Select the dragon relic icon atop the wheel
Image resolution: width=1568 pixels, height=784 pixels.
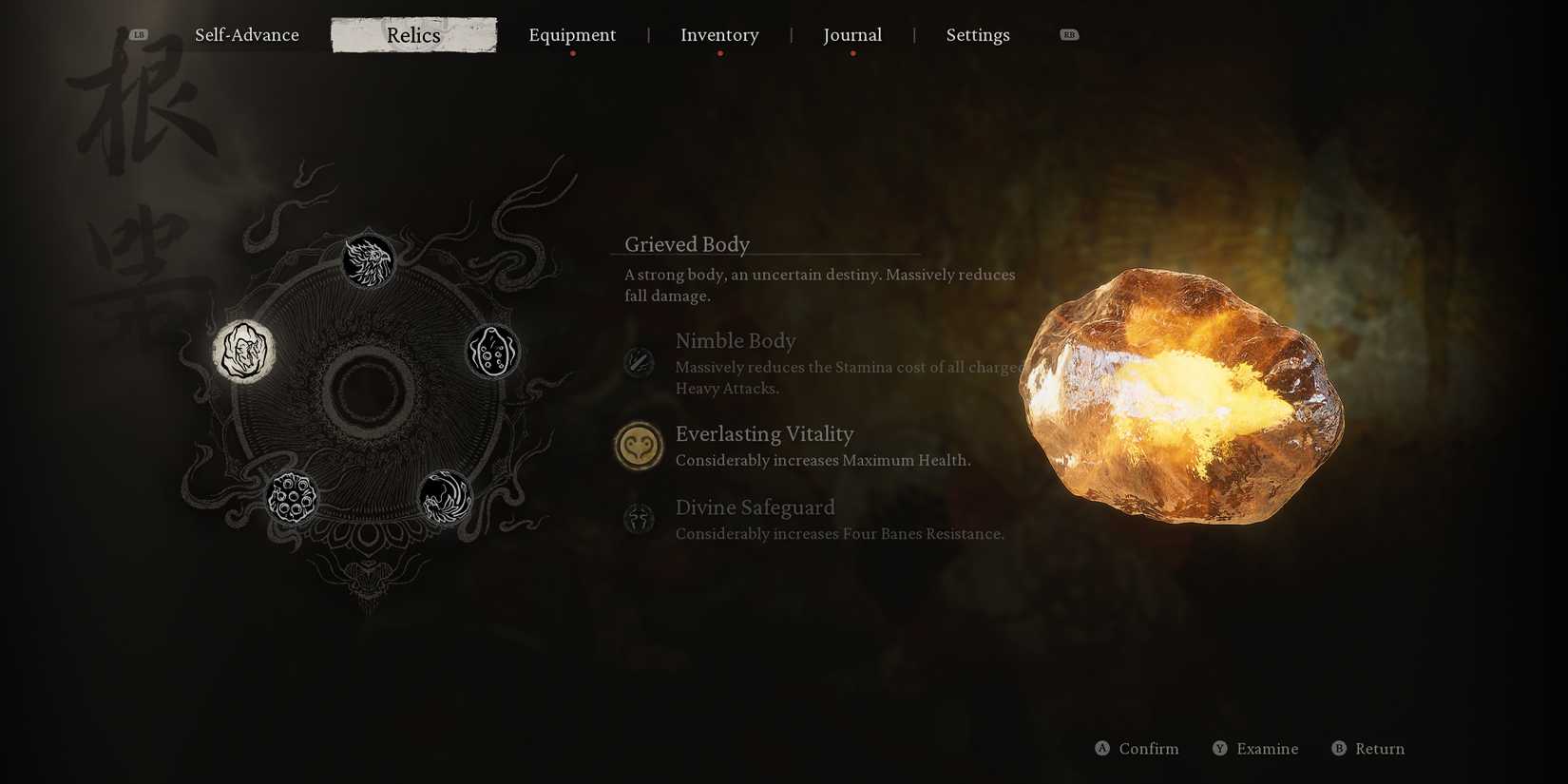tap(369, 258)
